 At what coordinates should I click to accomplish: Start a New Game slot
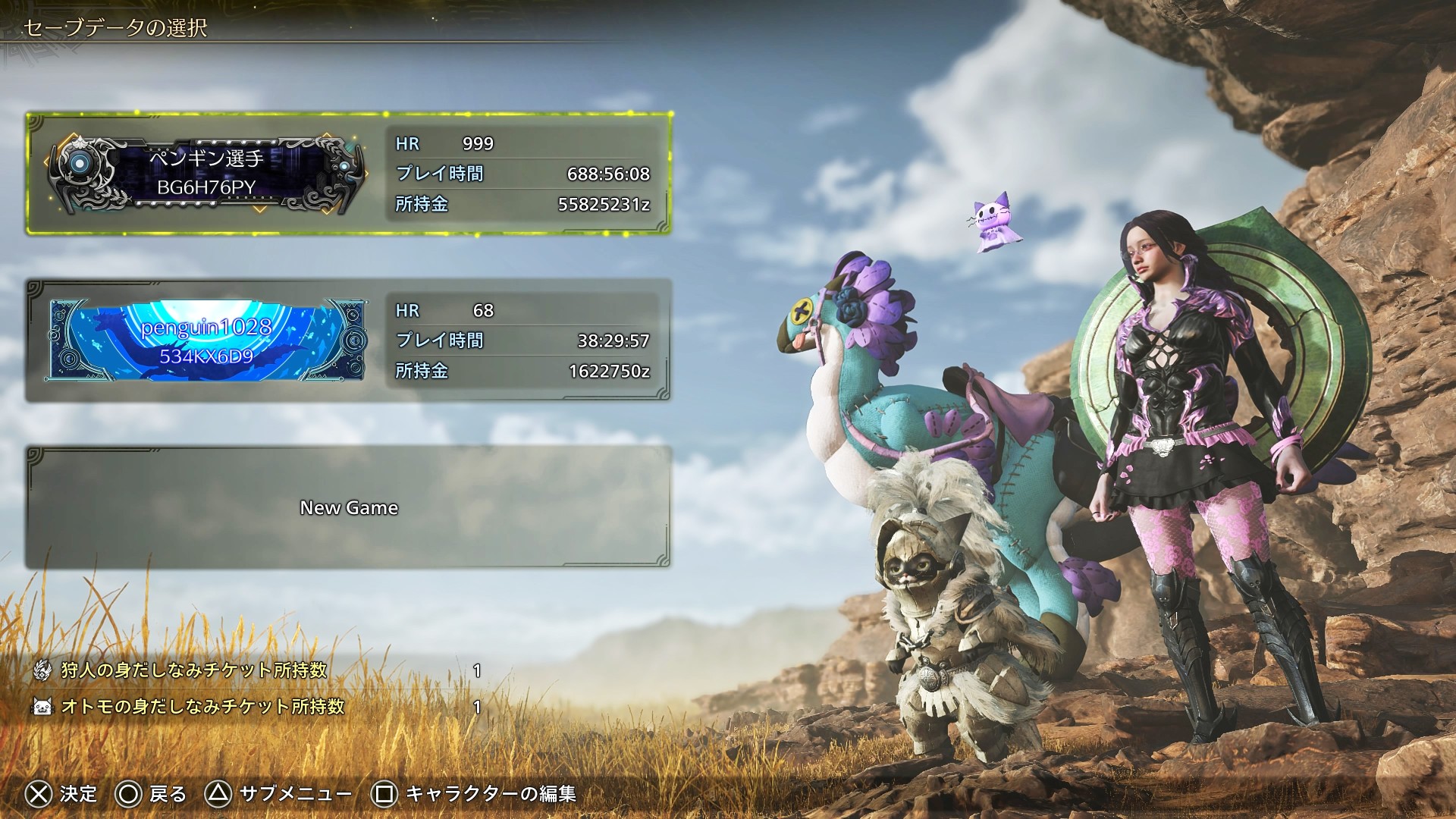(x=349, y=507)
